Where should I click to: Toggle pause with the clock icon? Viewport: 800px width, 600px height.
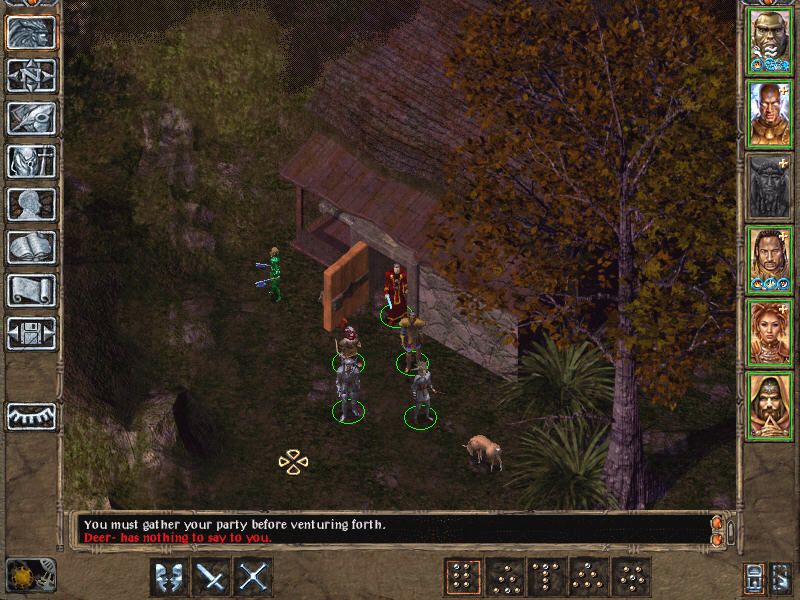point(18,575)
